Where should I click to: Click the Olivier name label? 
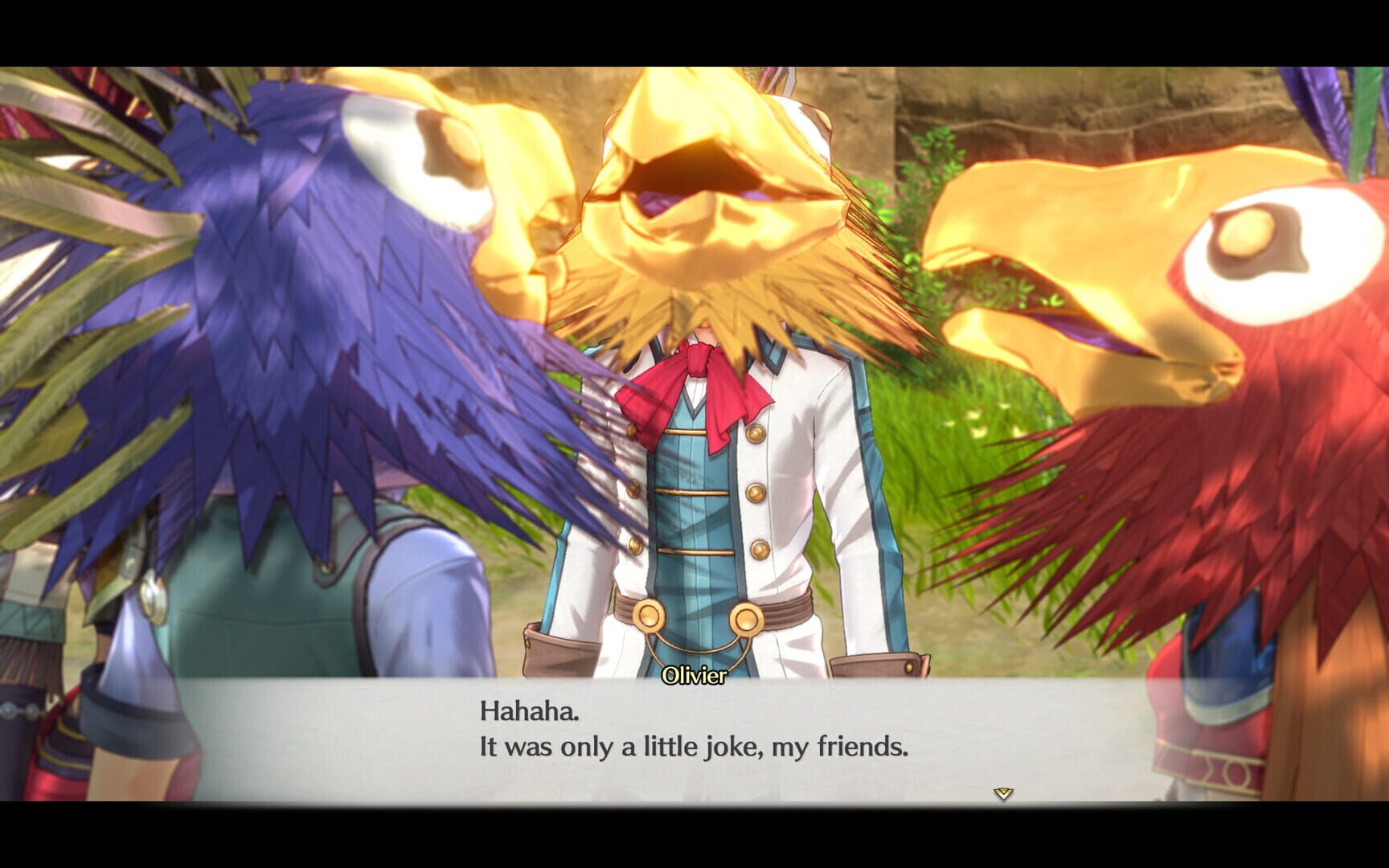click(x=693, y=678)
